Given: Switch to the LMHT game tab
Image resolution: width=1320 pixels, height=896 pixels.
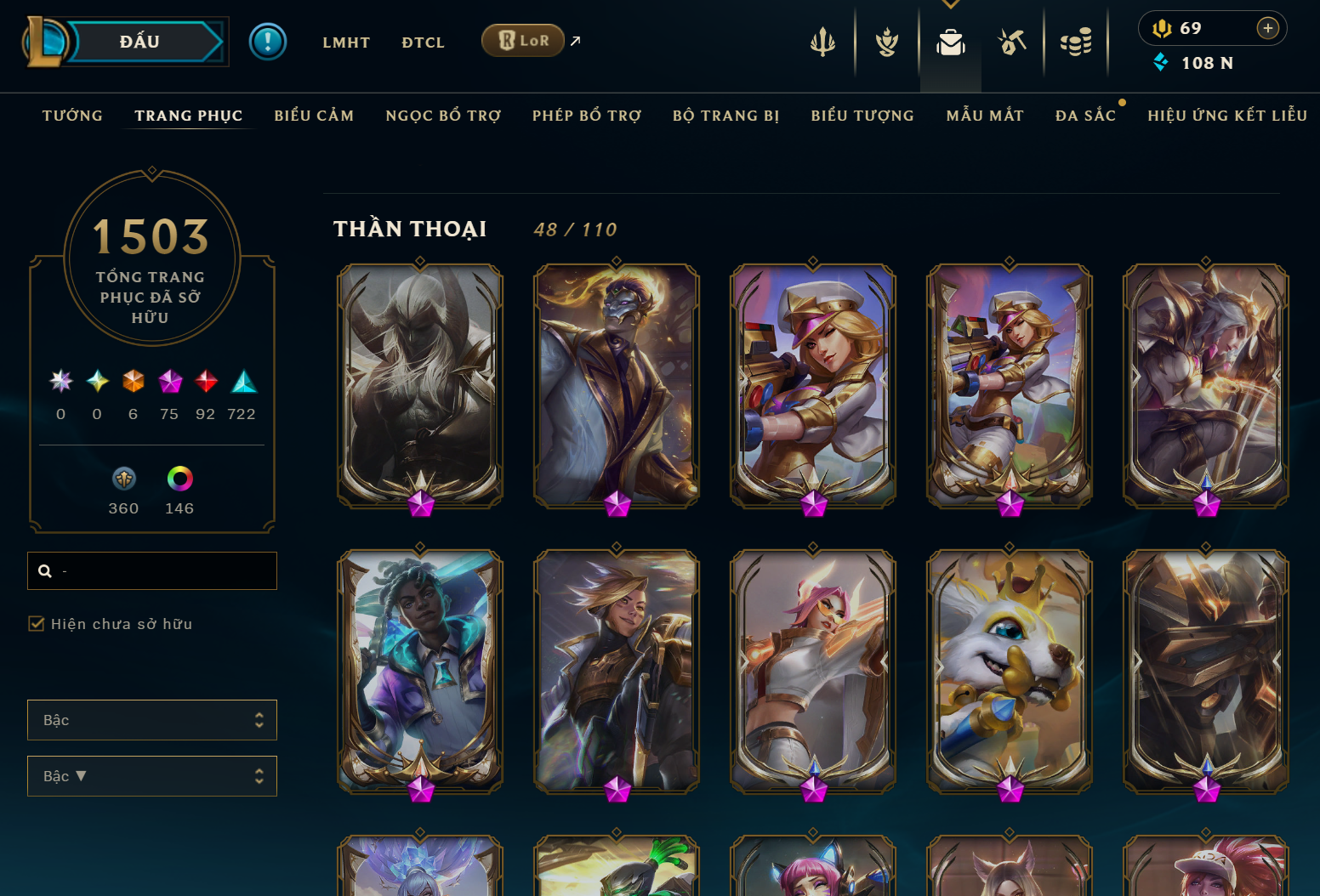Looking at the screenshot, I should click(346, 43).
